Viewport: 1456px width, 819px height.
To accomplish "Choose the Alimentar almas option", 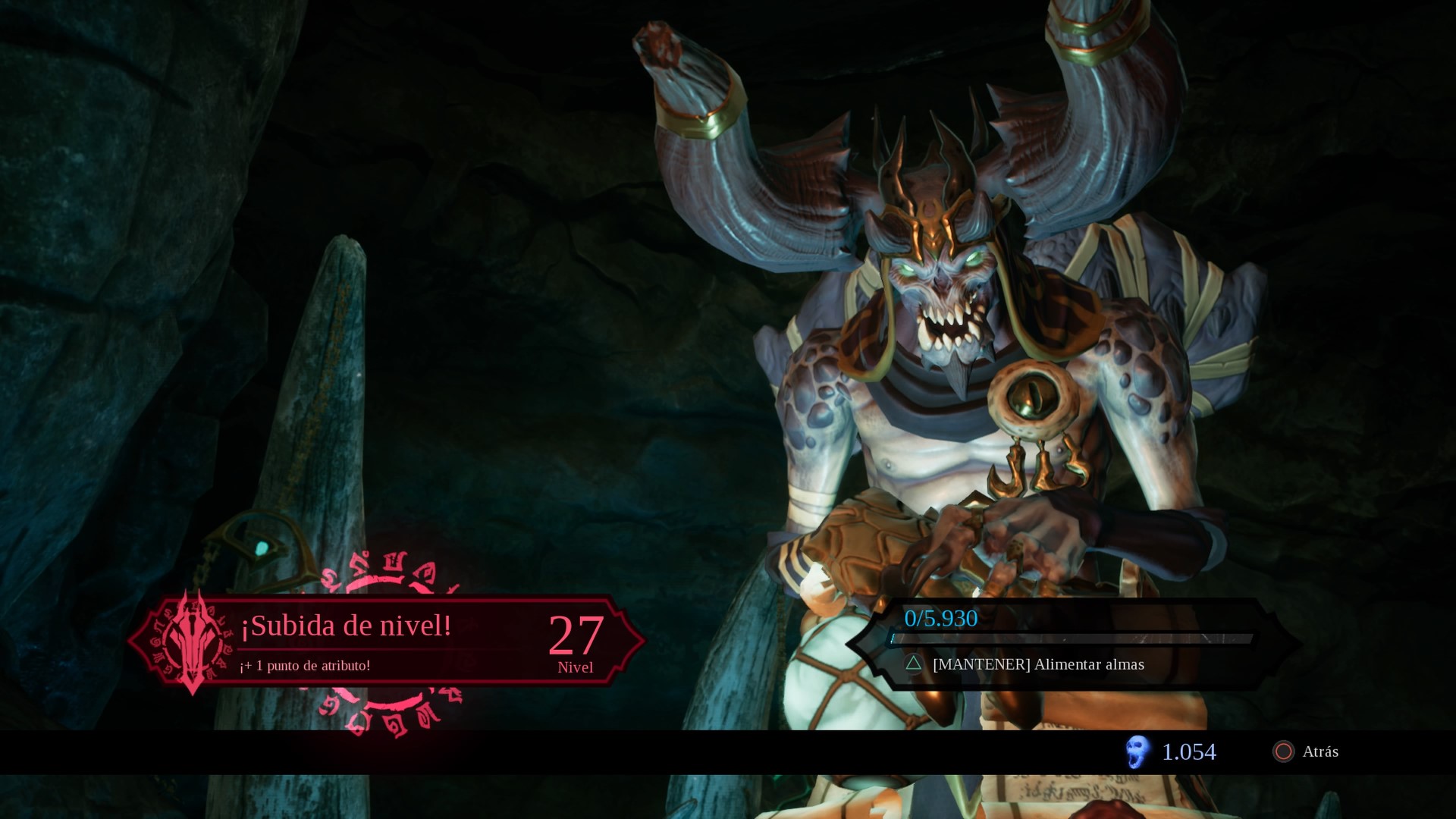I will (x=1037, y=664).
